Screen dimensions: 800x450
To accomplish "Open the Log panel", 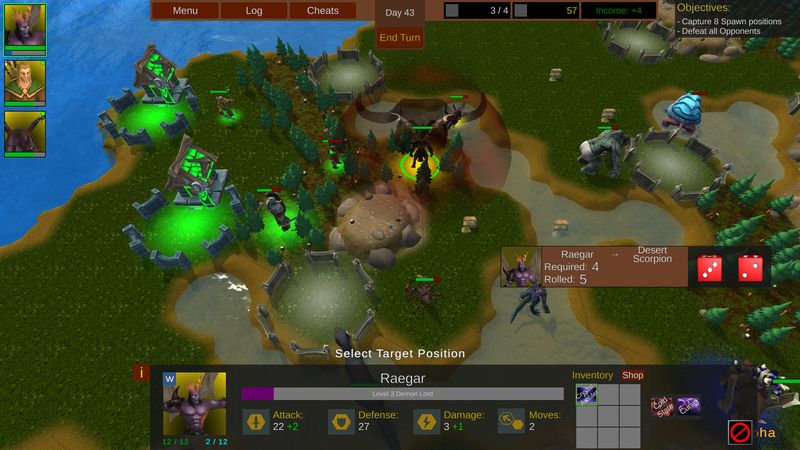I will (254, 11).
